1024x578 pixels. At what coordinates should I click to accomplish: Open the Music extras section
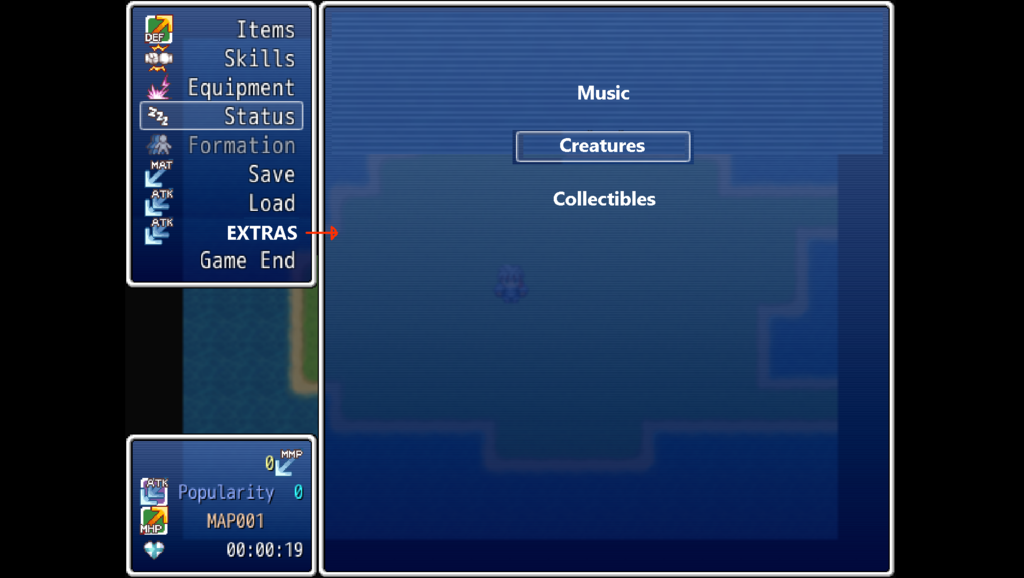point(603,93)
